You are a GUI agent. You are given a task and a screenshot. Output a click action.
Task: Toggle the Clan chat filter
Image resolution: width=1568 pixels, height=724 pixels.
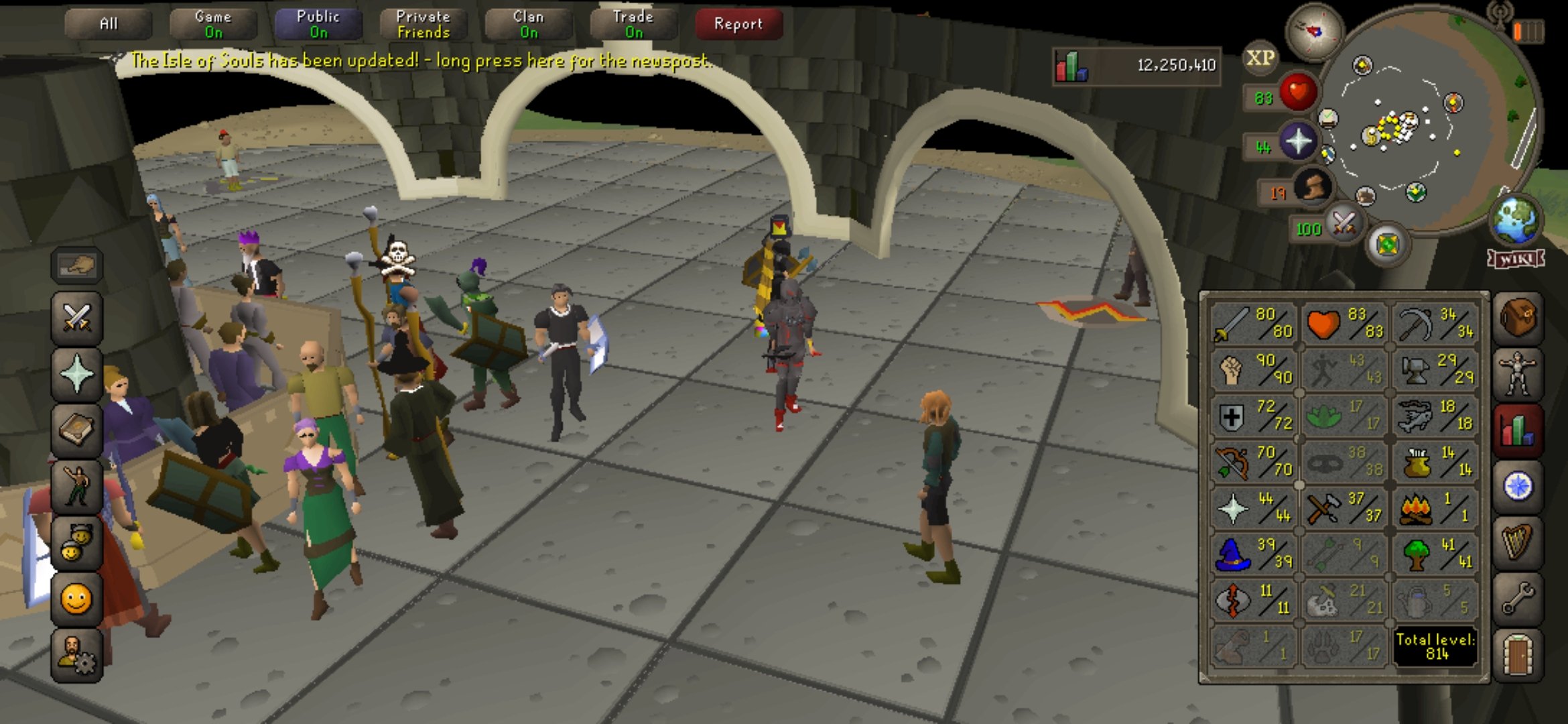tap(528, 24)
